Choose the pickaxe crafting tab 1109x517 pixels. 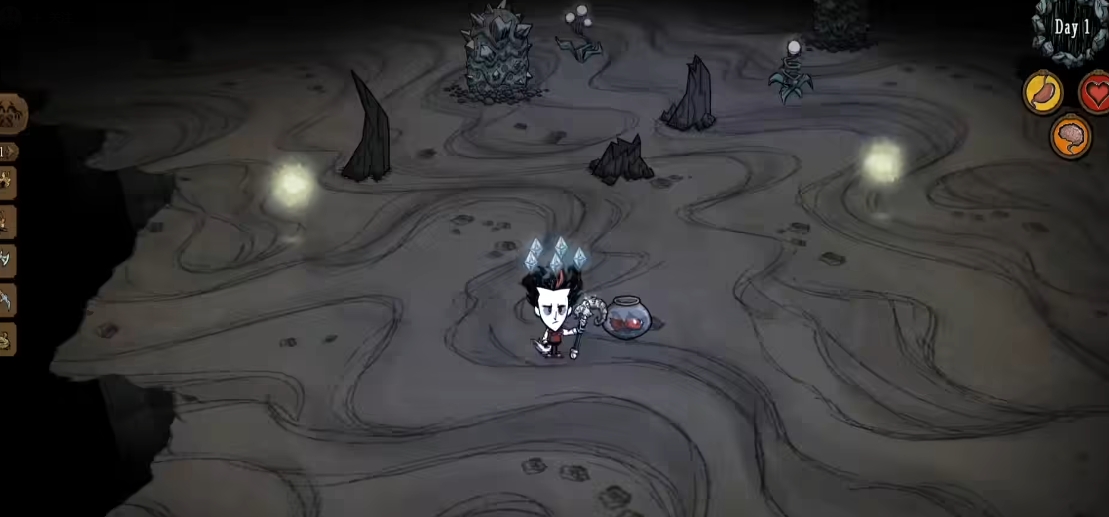click(x=6, y=299)
